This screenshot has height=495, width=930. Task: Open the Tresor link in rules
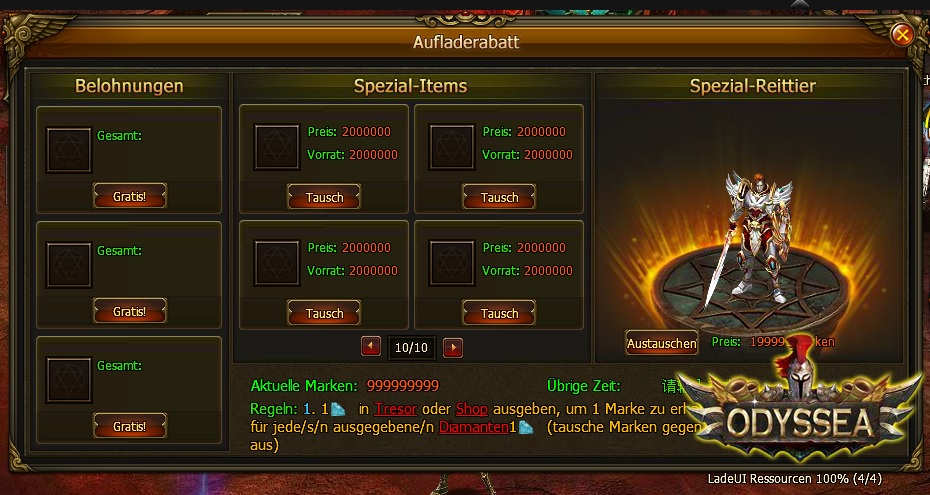click(x=395, y=408)
